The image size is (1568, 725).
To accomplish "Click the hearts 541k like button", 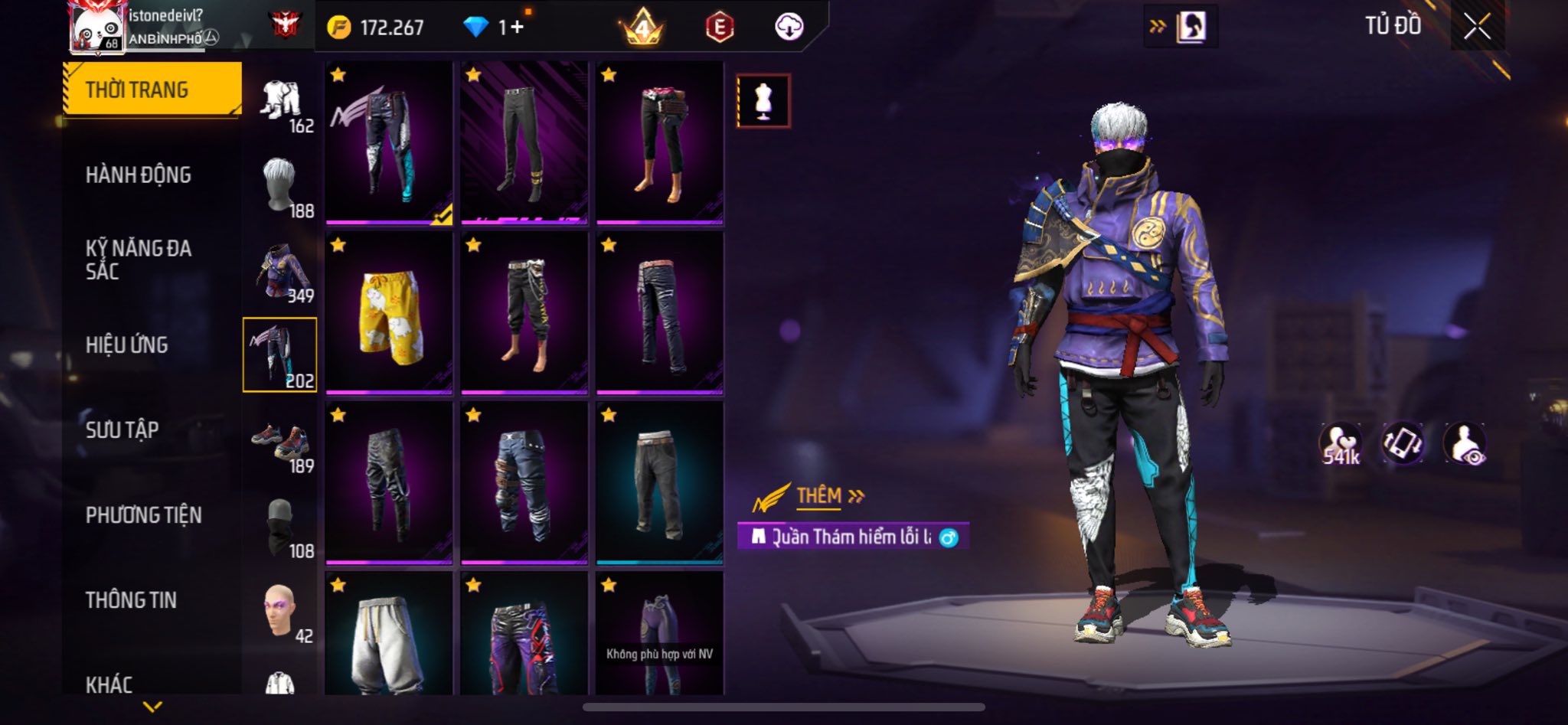I will [x=1341, y=444].
